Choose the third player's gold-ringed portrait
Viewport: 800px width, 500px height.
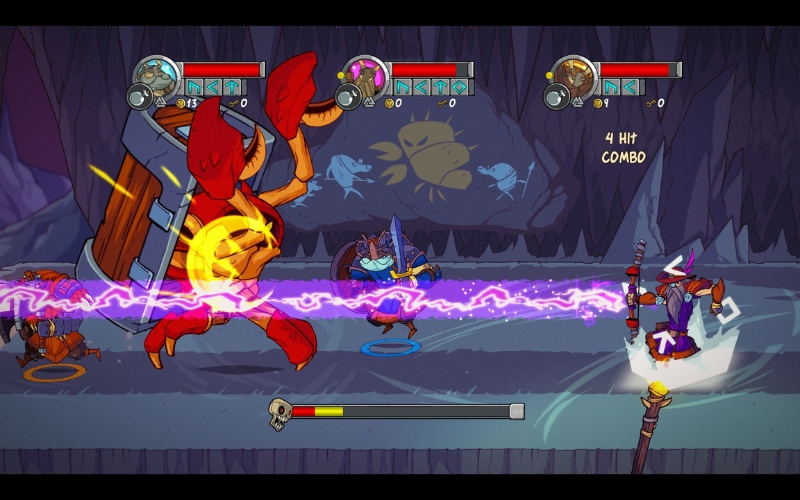tap(574, 75)
